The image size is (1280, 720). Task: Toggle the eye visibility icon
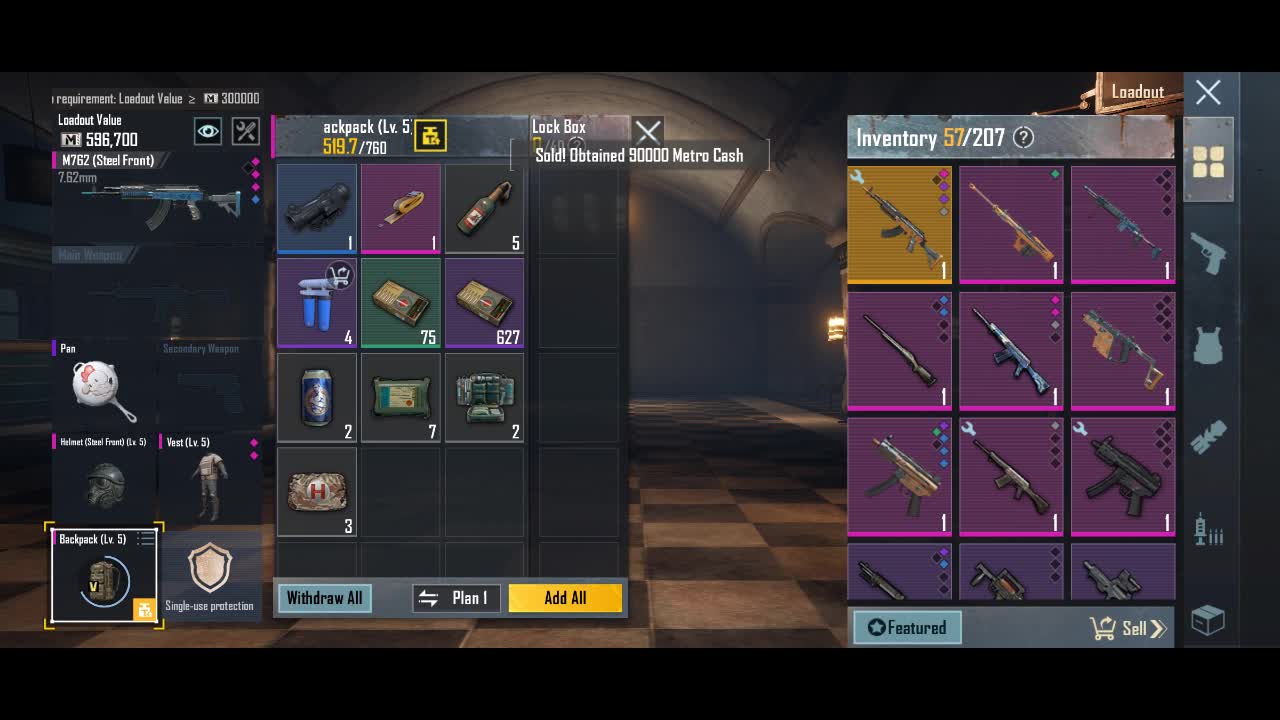click(x=208, y=131)
